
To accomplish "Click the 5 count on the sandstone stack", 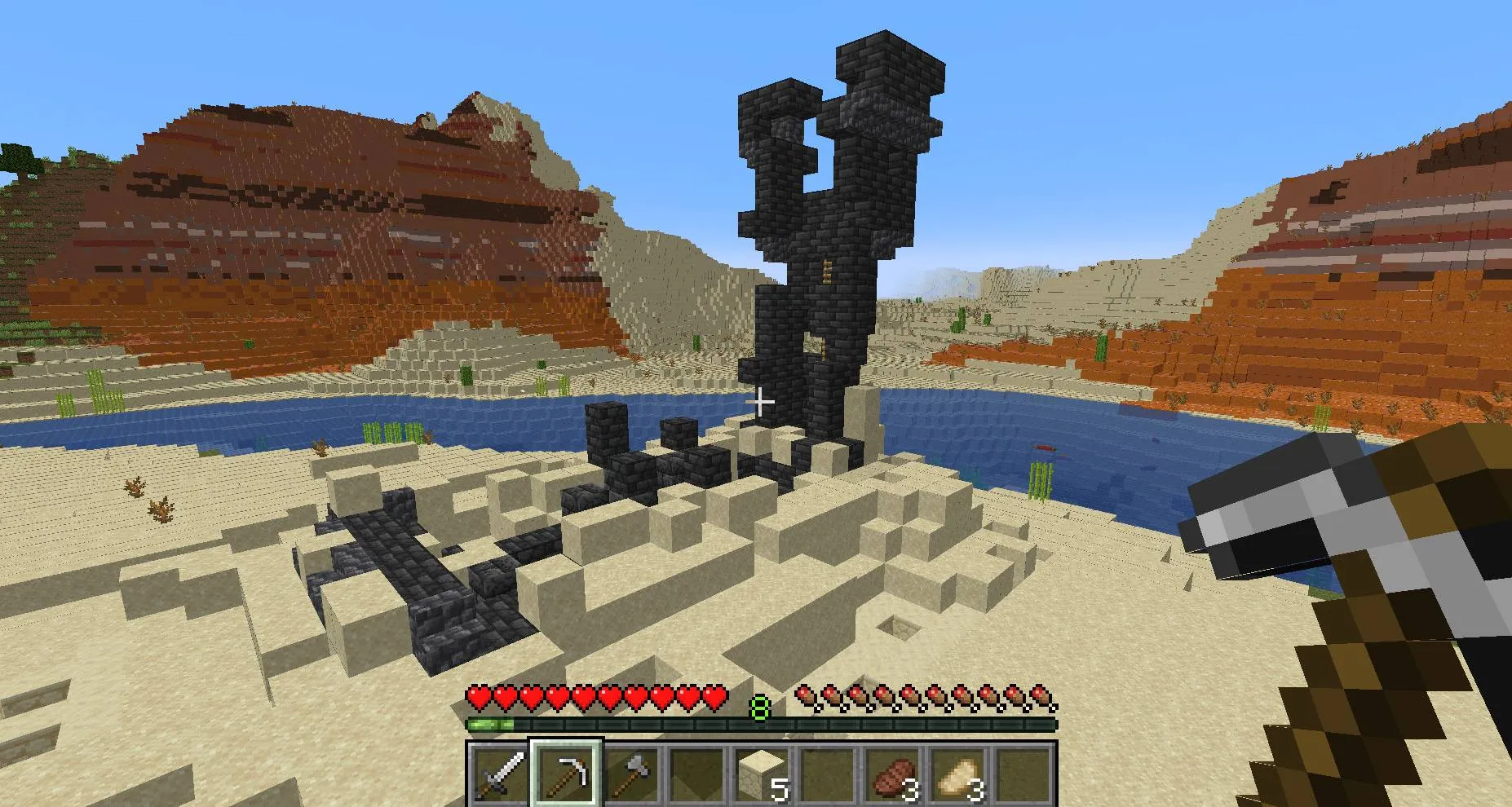I will coord(780,790).
